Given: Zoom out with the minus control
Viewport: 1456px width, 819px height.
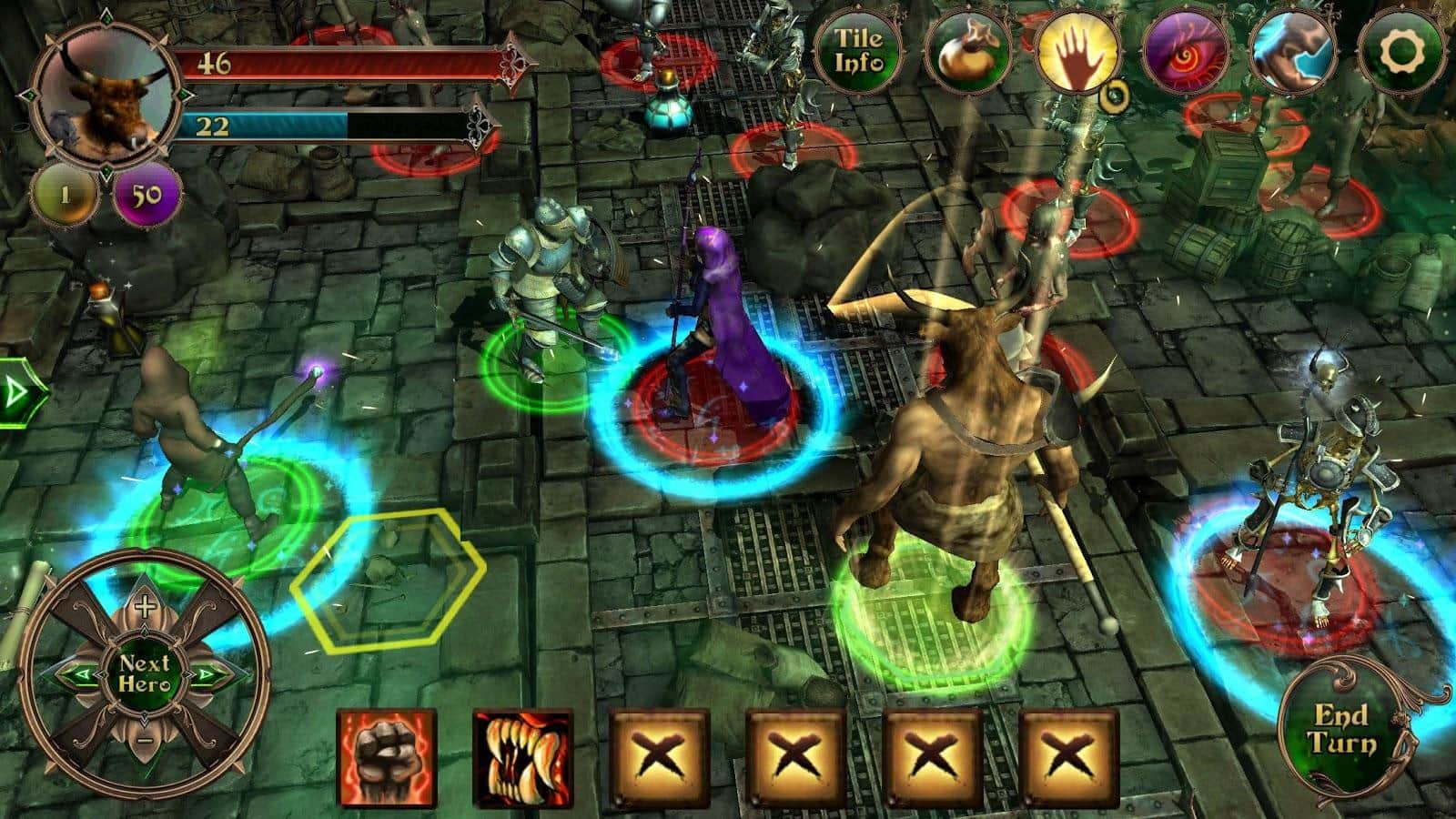Looking at the screenshot, I should (x=145, y=740).
